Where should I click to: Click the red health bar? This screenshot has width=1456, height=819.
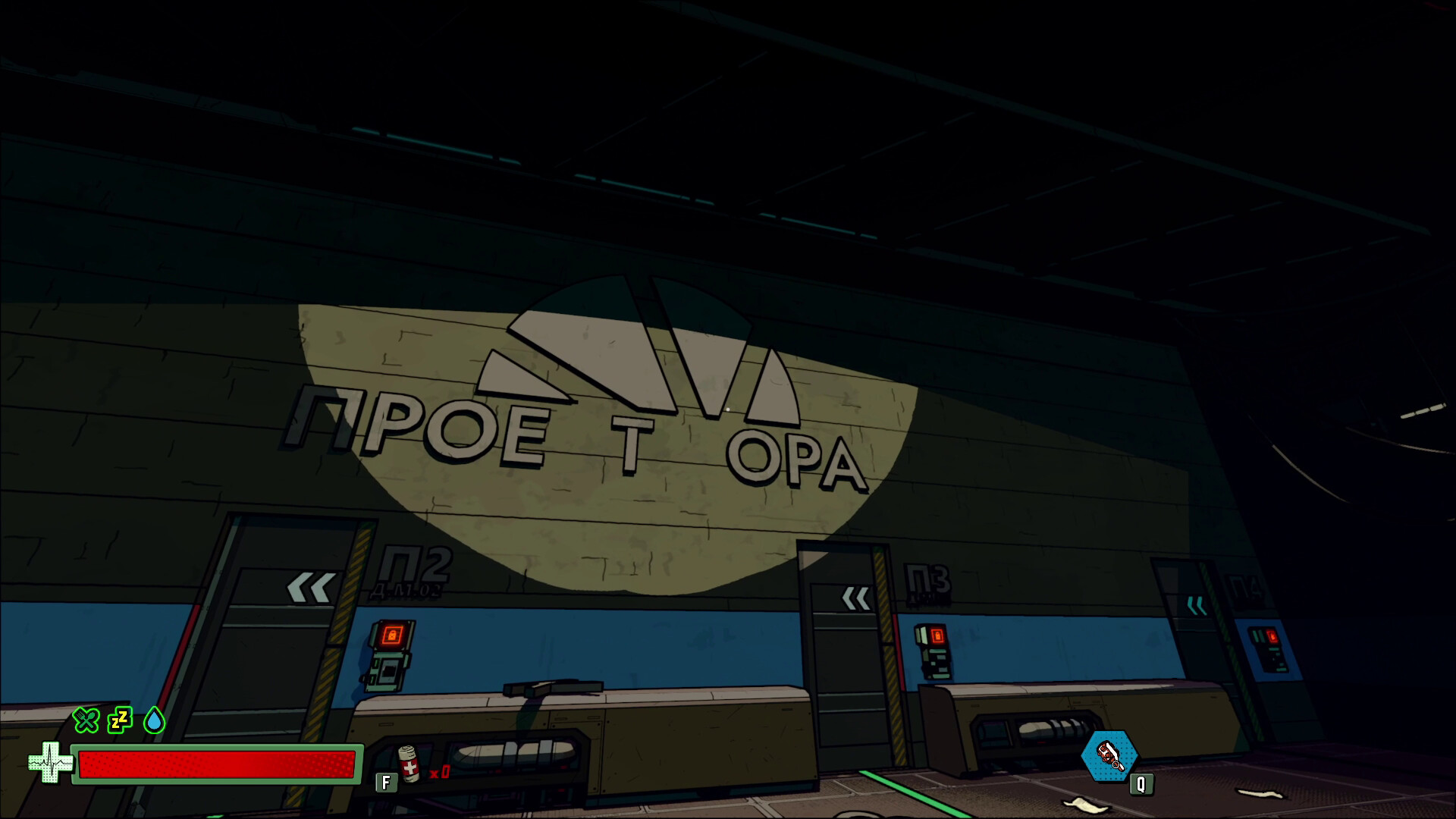tap(220, 766)
